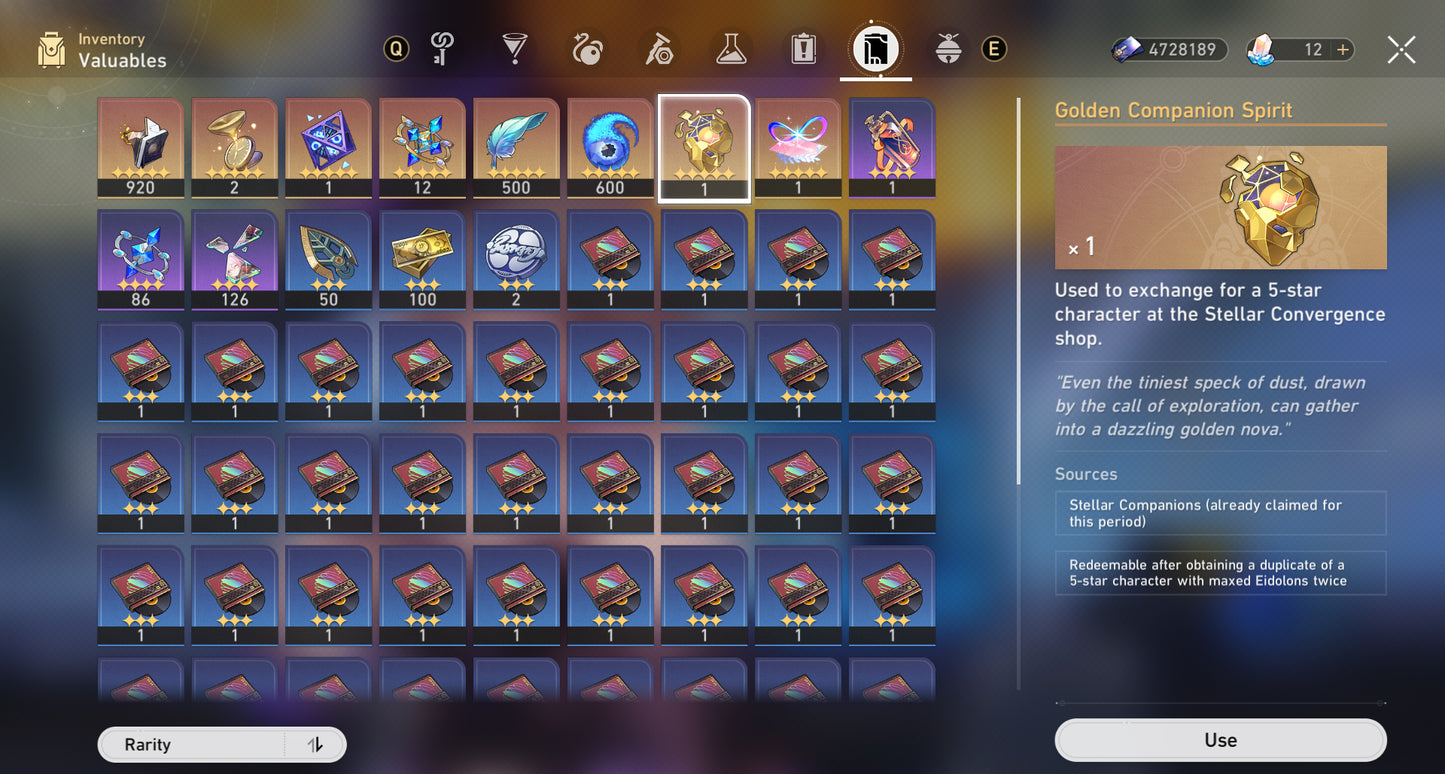Switch to the orb-and-swirl inventory tab
Screen dimensions: 1445x774
pos(587,48)
